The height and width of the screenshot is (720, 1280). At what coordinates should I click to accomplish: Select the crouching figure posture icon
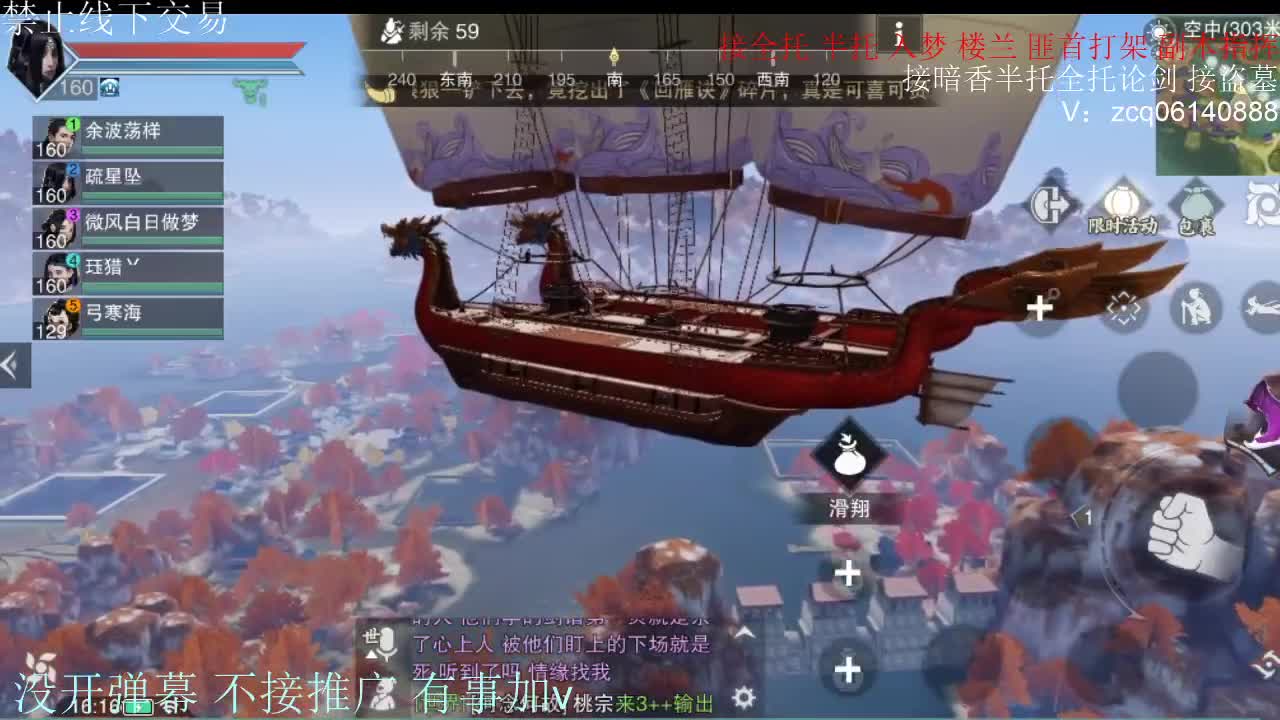[1195, 305]
